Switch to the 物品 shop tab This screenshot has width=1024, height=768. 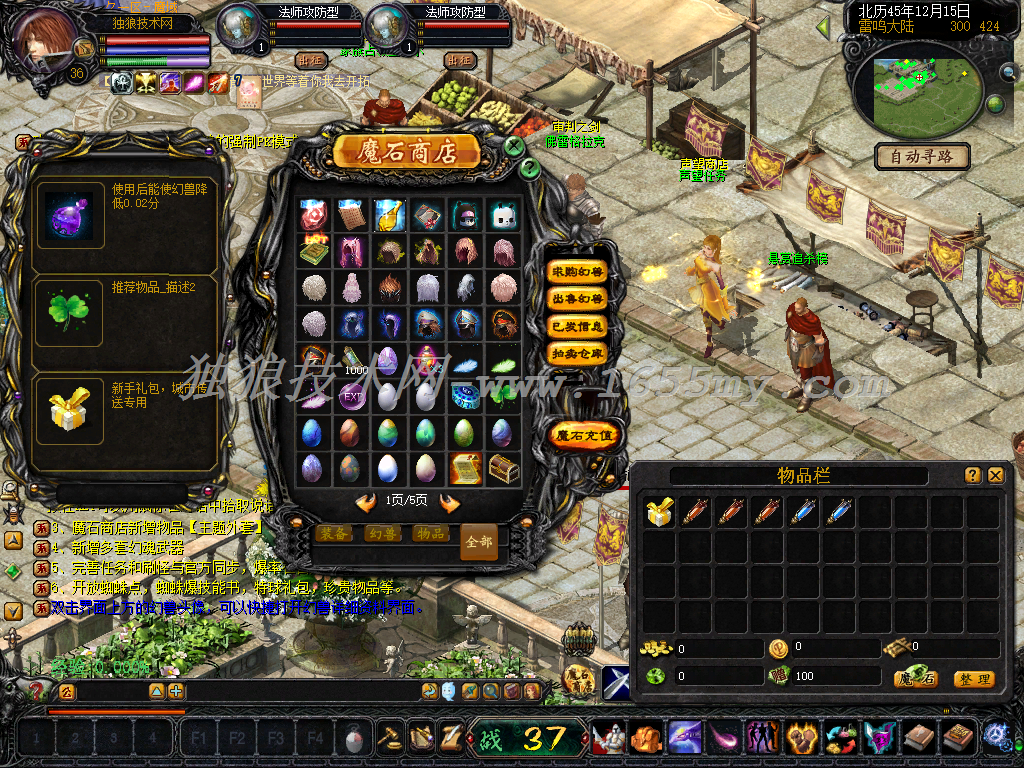pos(430,533)
